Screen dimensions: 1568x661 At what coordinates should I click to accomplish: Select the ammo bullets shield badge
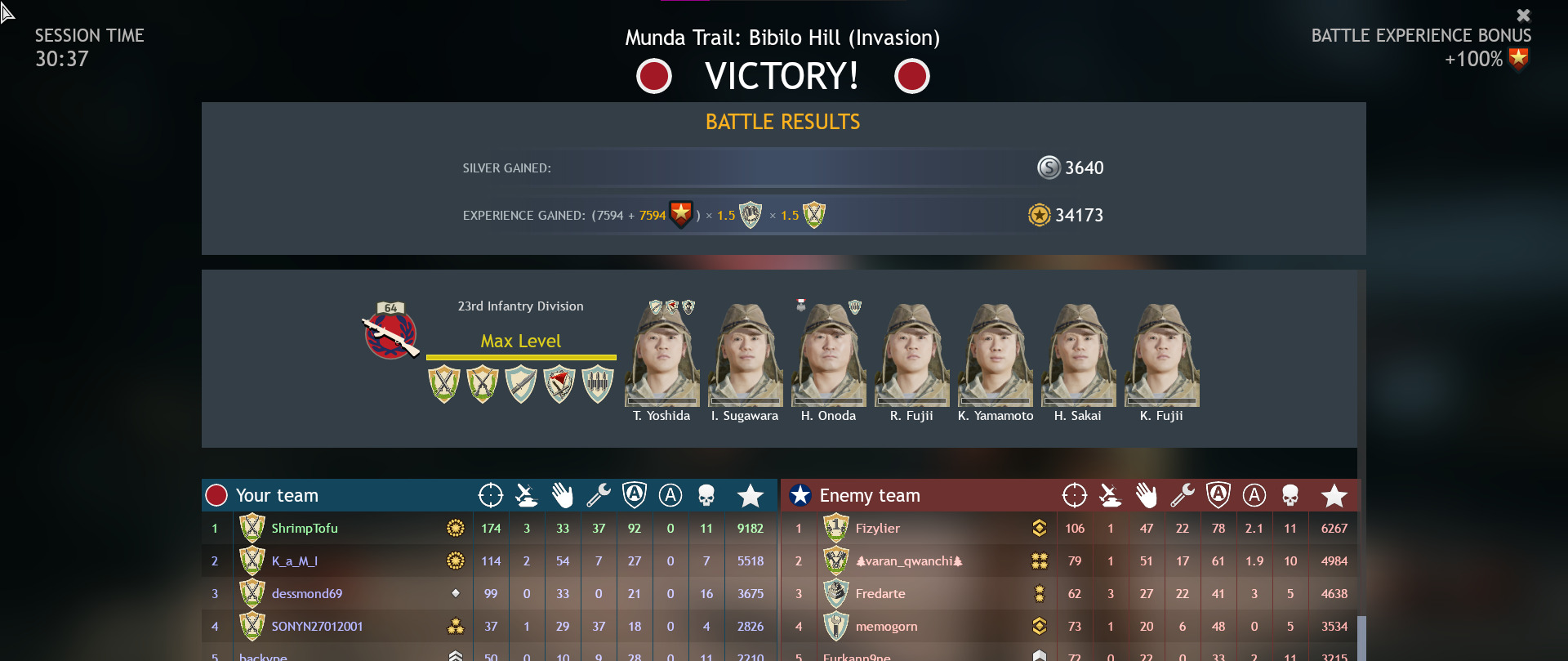point(599,384)
